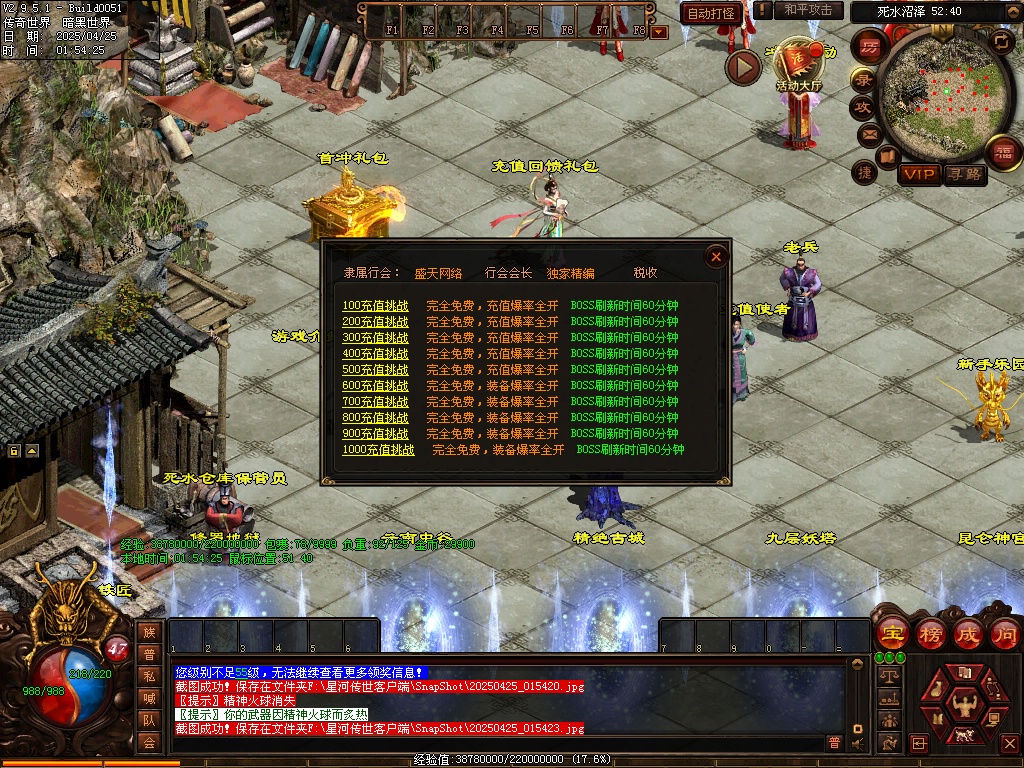This screenshot has width=1024, height=768.
Task: Open the VIP panel
Action: pos(918,175)
